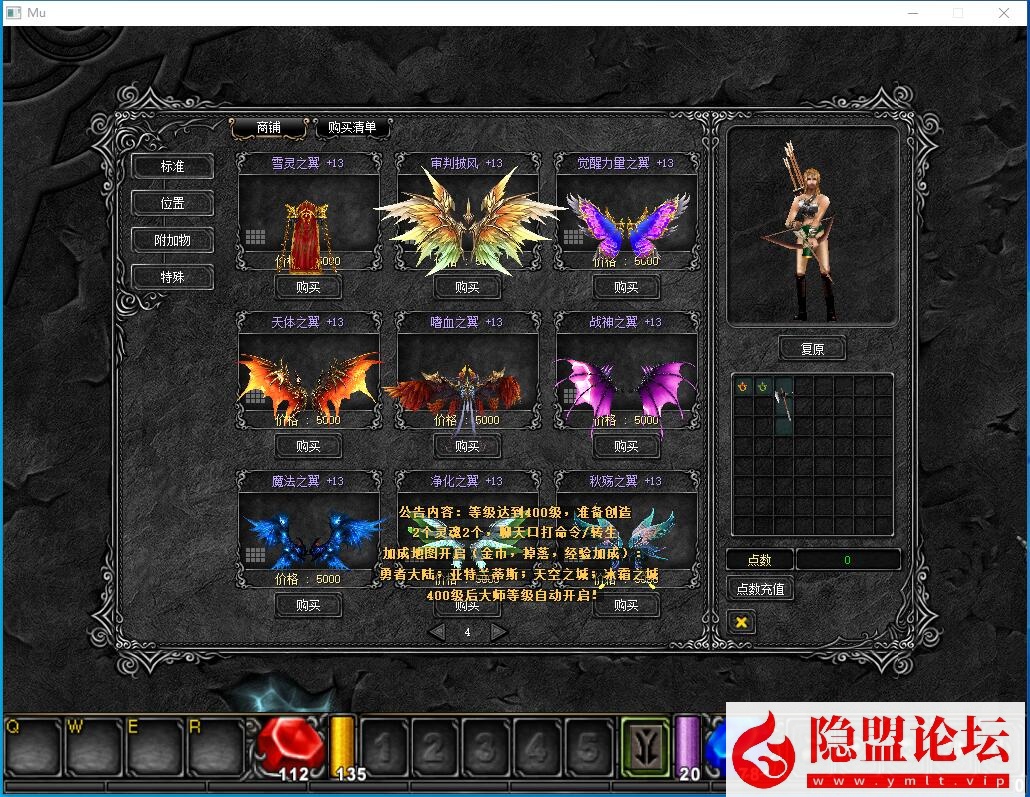Reset character preview with 复原
Image resolution: width=1030 pixels, height=797 pixels.
pyautogui.click(x=812, y=349)
